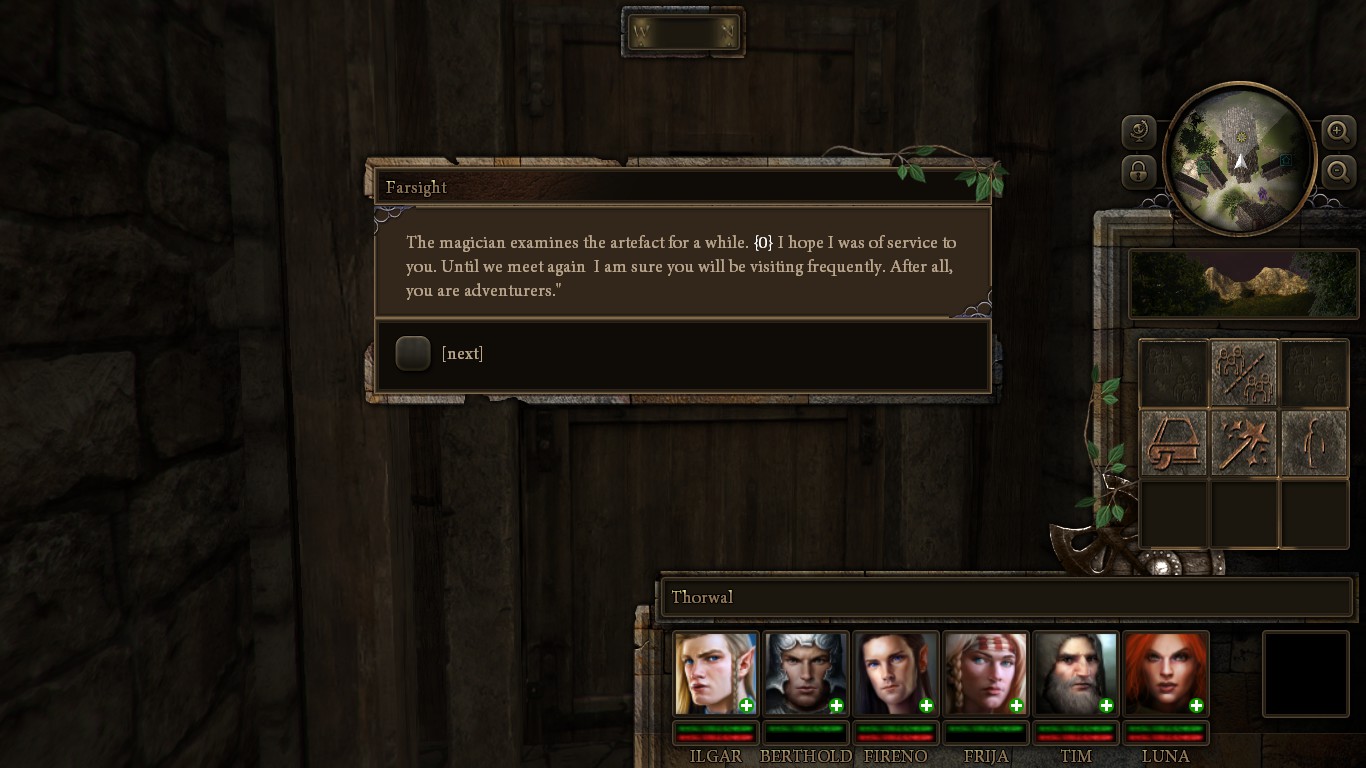Pick Fireno's character portrait
Image resolution: width=1366 pixels, height=768 pixels.
896,673
